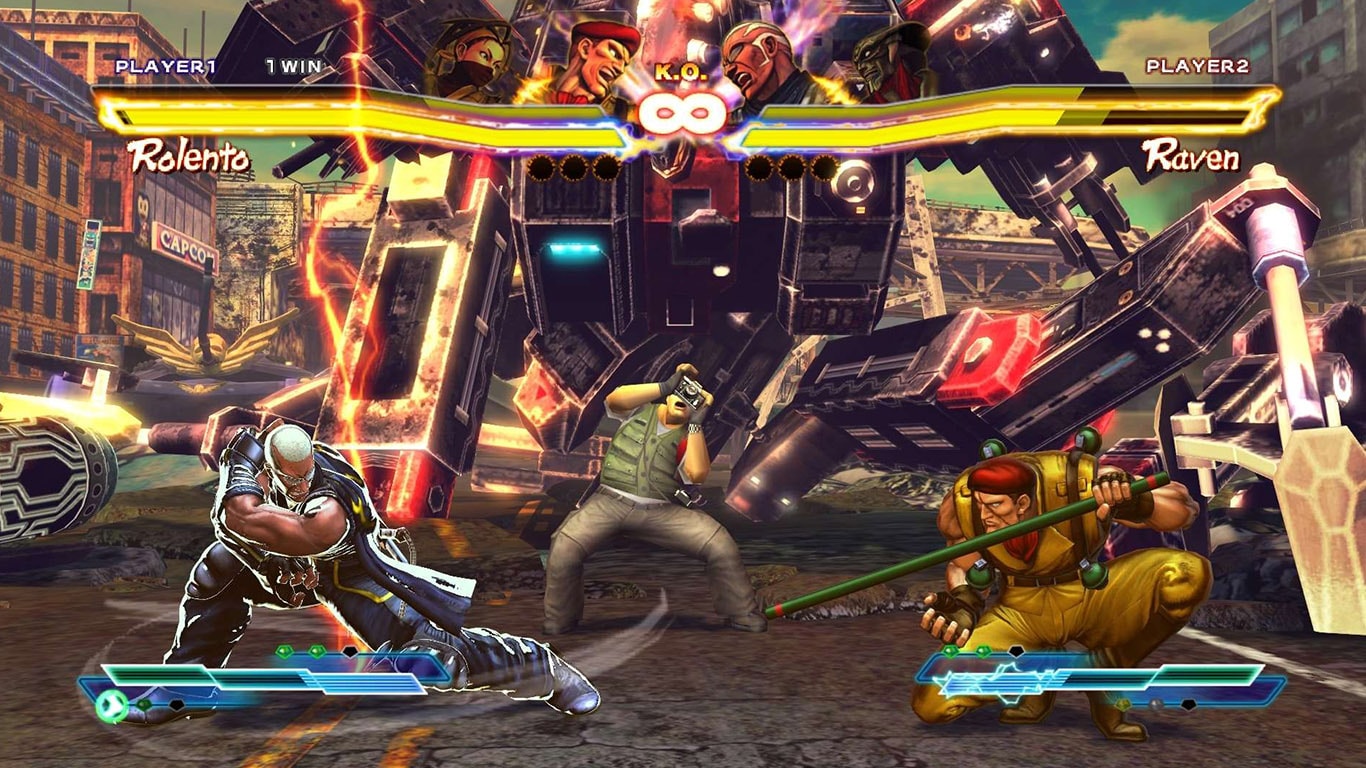This screenshot has width=1366, height=768.
Task: Select the green gem icon above Player 1's Cross Gauge
Action: point(285,651)
